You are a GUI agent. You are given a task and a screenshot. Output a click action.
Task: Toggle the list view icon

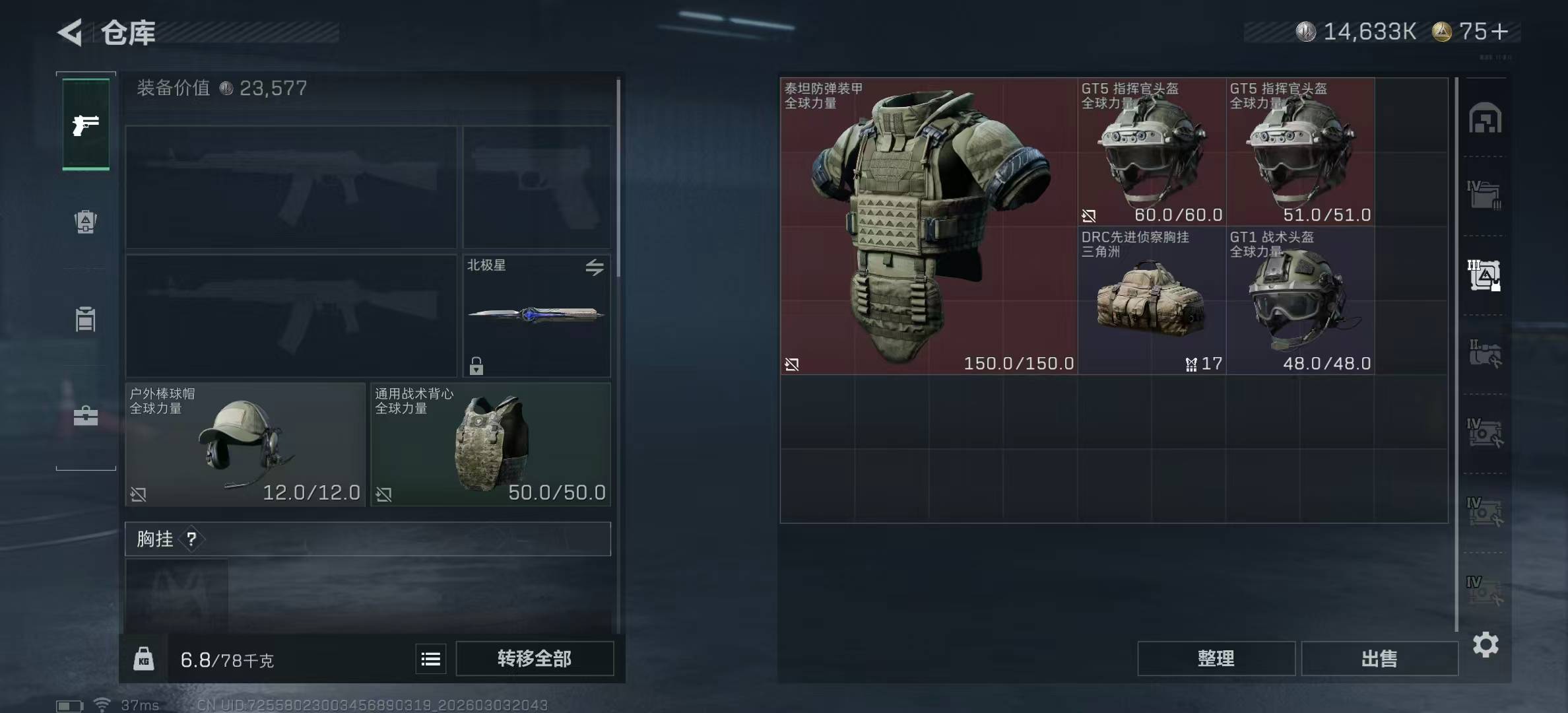pos(431,659)
